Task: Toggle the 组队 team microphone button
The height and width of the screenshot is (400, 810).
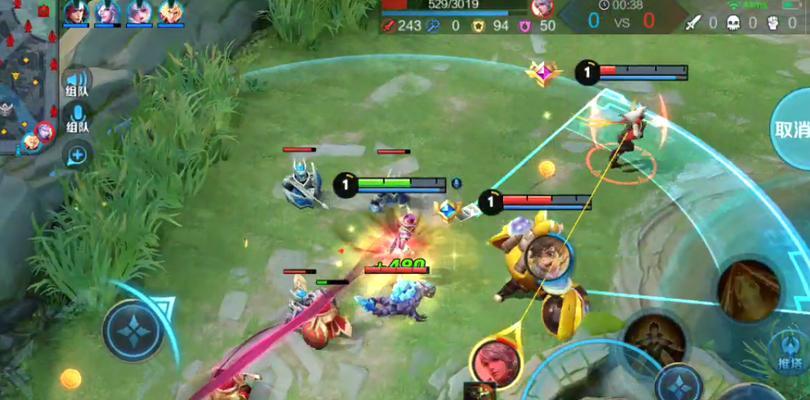Action: pyautogui.click(x=76, y=122)
